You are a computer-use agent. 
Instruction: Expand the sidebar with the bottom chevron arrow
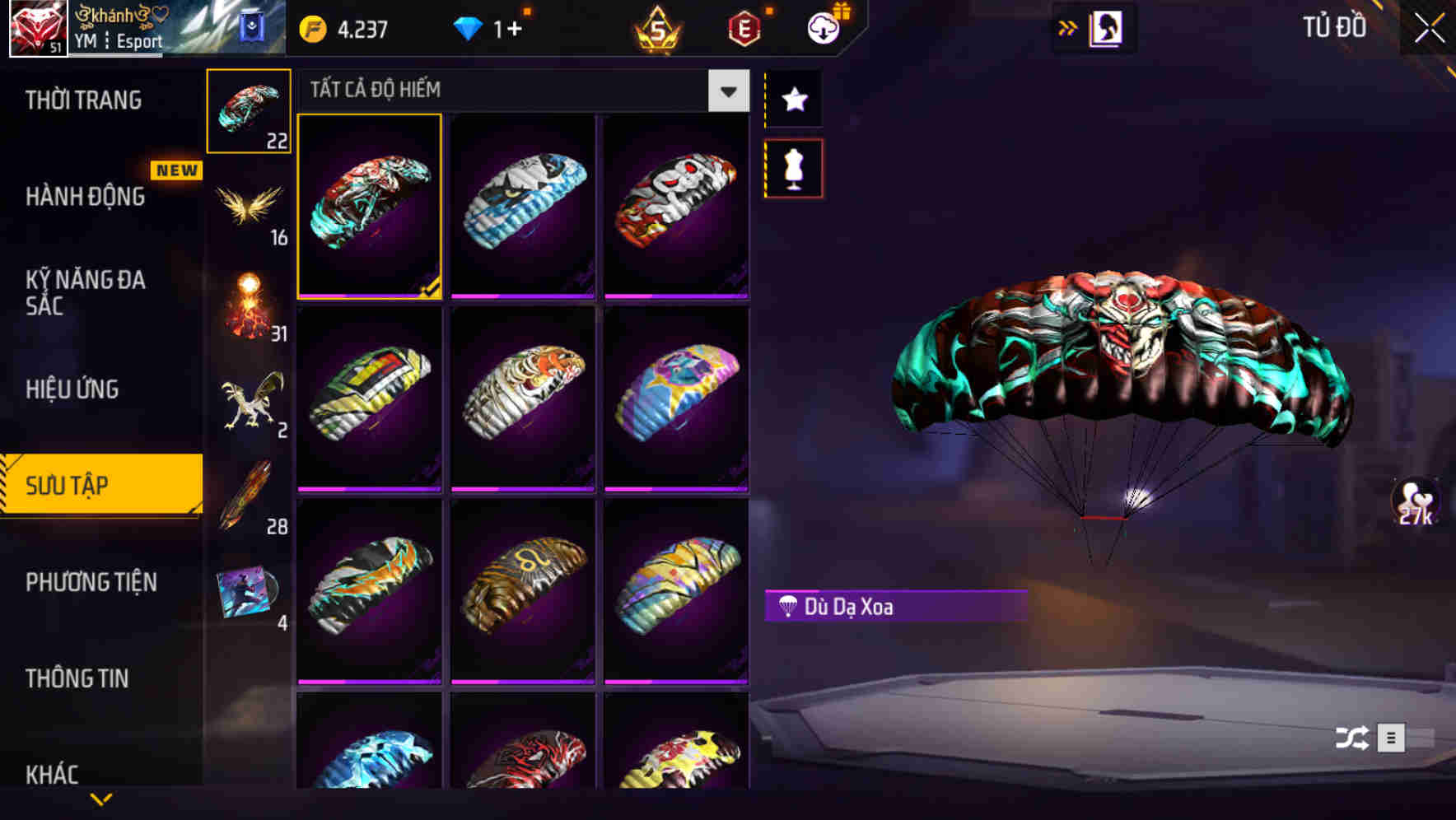(101, 799)
